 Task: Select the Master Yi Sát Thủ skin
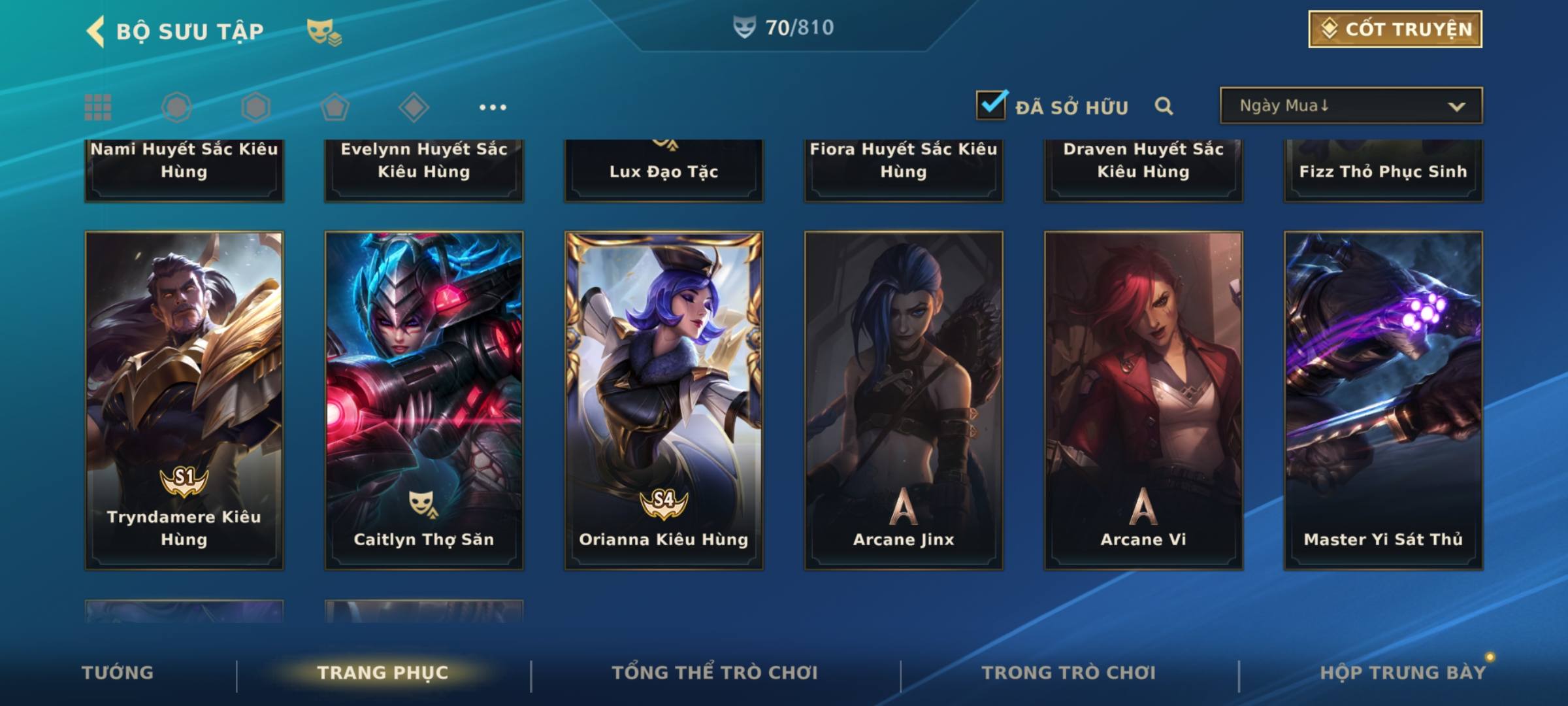[x=1383, y=400]
